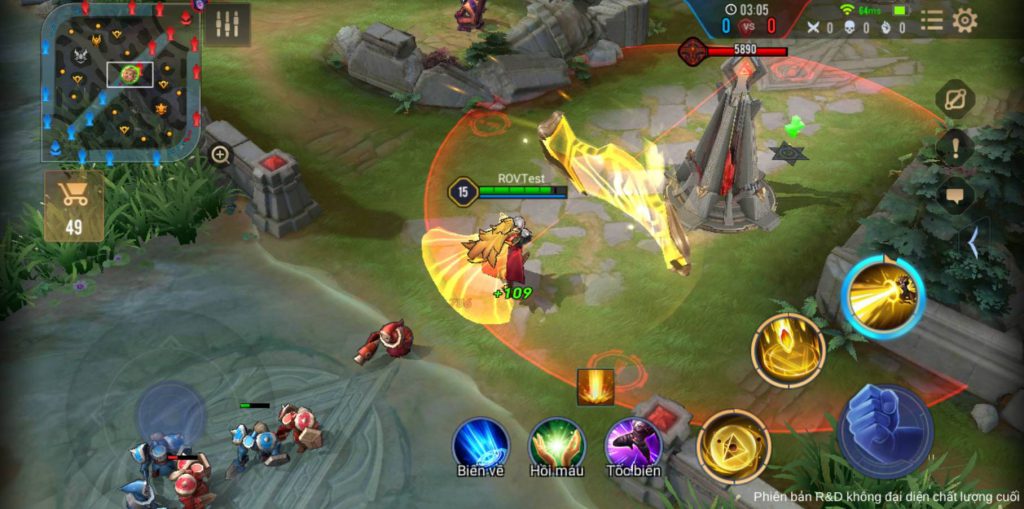
Task: Cast the ultimate skill with the blue ring
Action: 882,295
